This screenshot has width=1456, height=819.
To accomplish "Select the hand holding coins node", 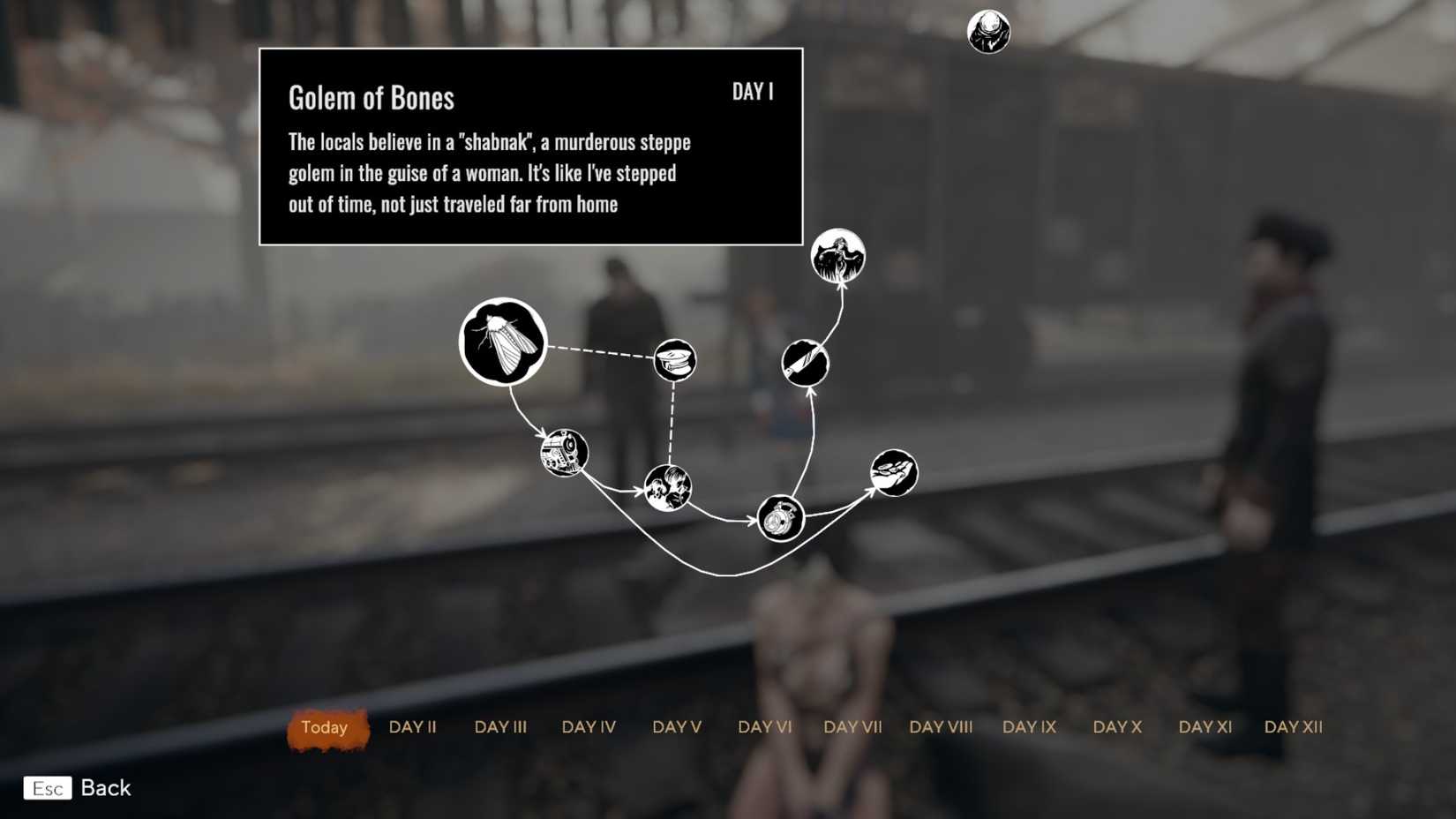I will pos(894,471).
